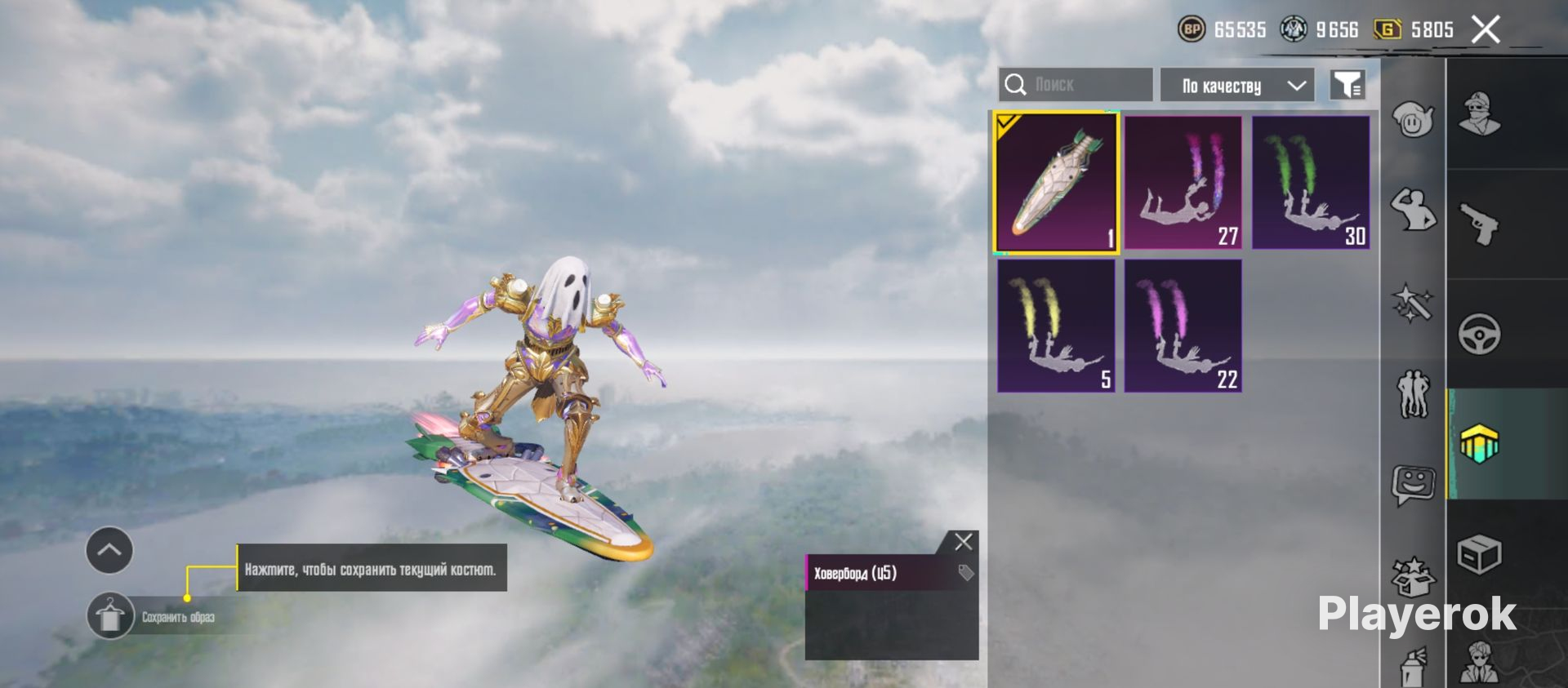Switch to the steering wheel vehicles tab
The image size is (1568, 688).
1479,334
